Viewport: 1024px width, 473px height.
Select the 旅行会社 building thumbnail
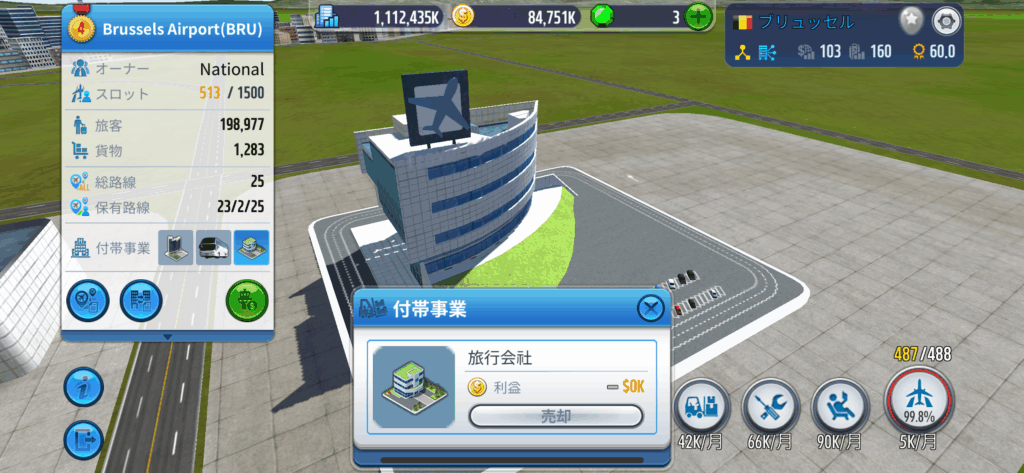pos(412,386)
